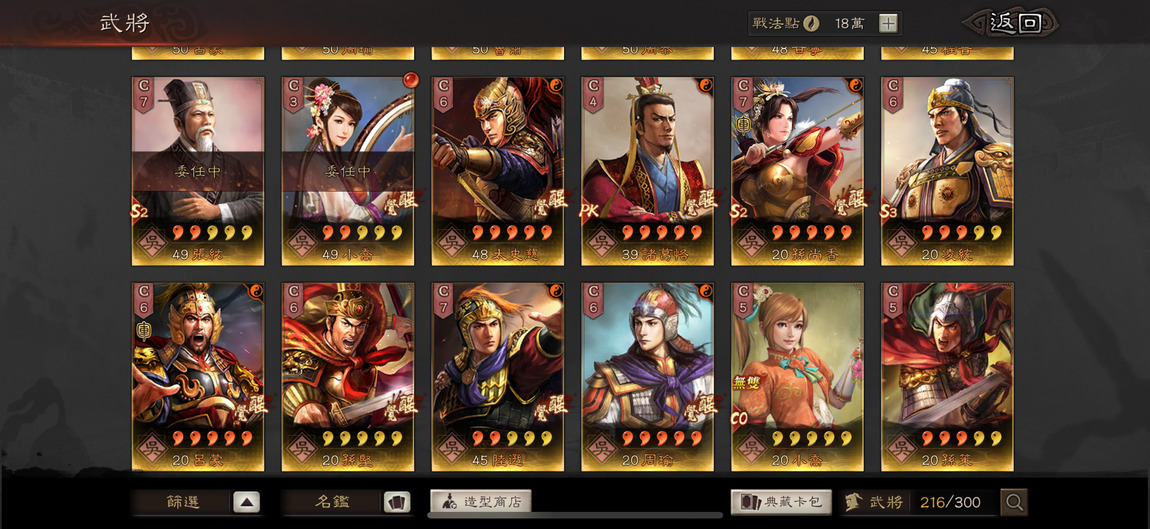Viewport: 1150px width, 529px height.
Task: Click the 返回 back button
Action: (x=1012, y=23)
